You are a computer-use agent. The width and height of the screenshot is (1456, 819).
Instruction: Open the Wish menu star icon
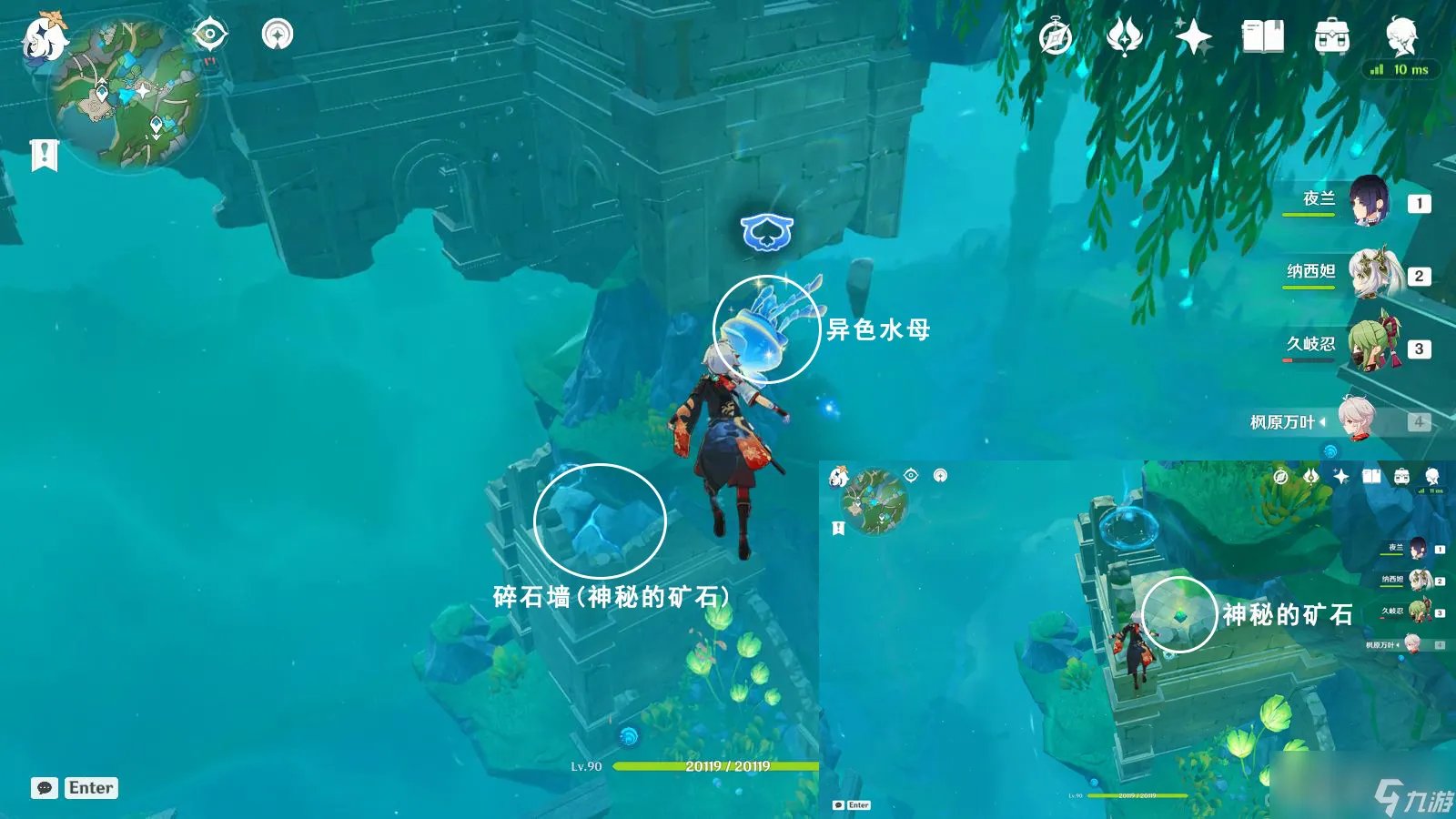point(1192,36)
